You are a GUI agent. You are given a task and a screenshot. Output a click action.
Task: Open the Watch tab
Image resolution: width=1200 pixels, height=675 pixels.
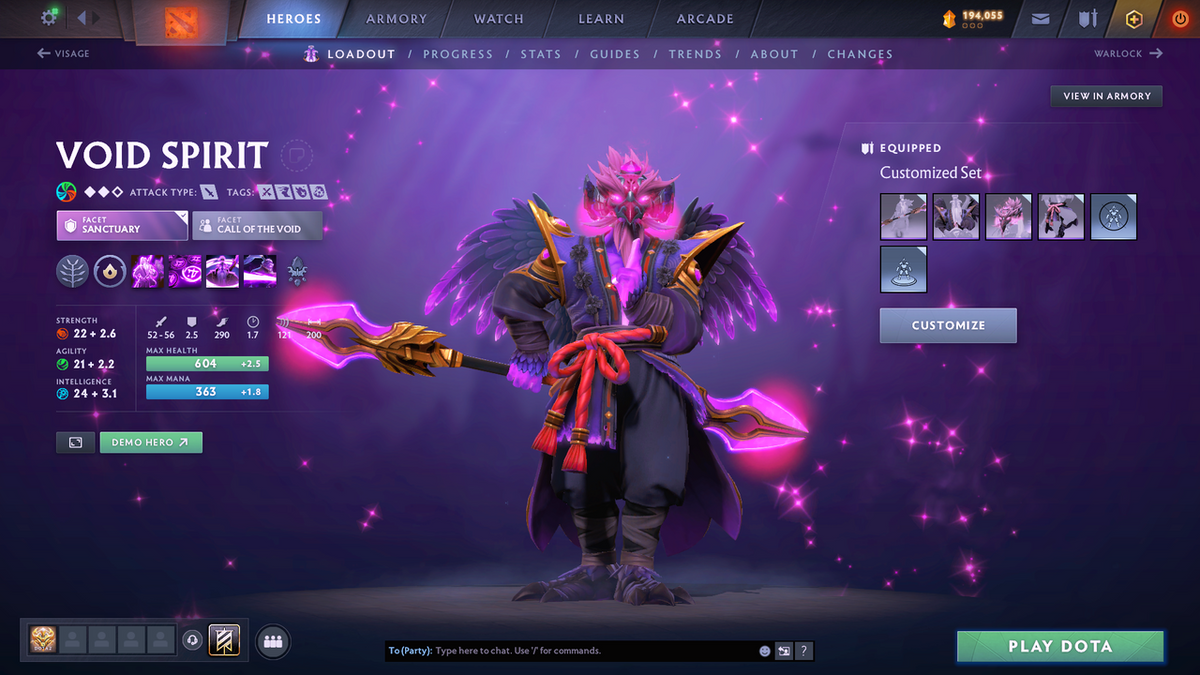click(498, 19)
